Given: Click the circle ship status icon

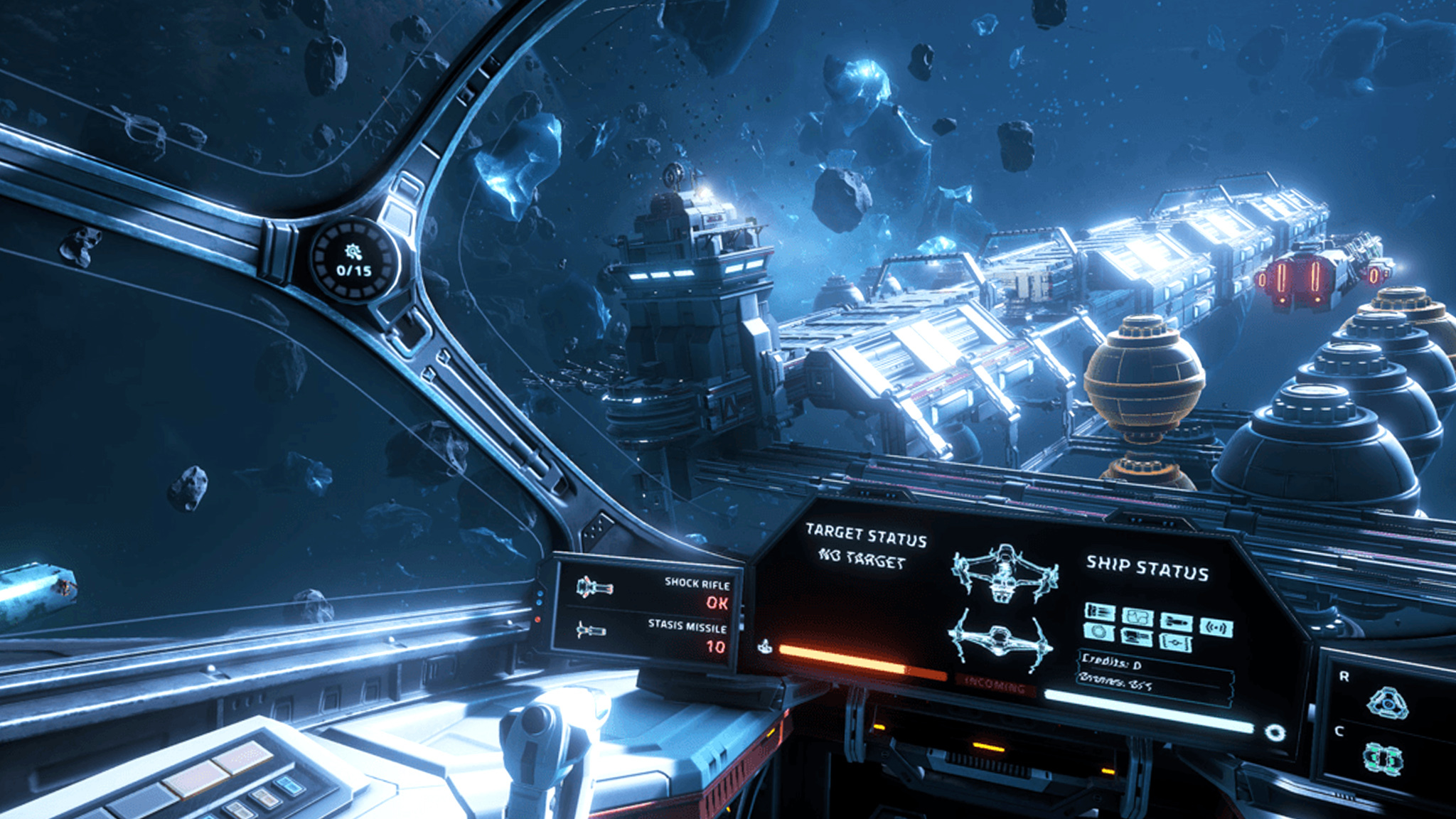Looking at the screenshot, I should [1099, 631].
